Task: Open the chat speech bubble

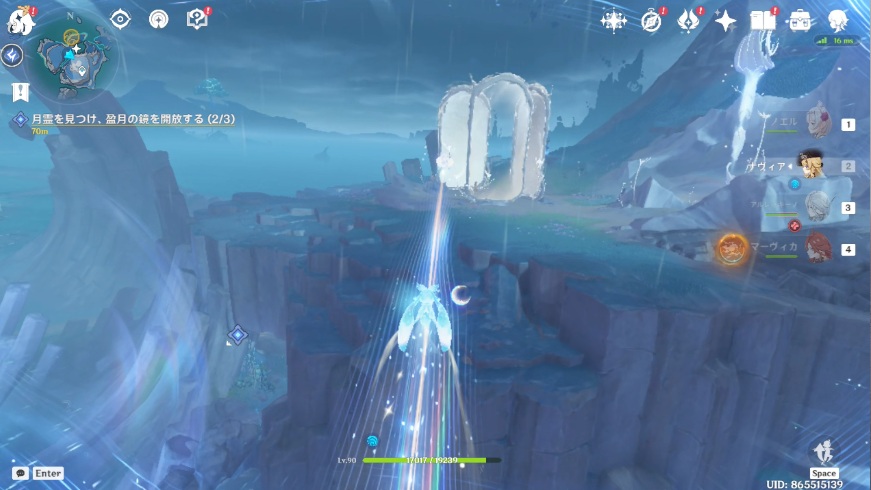Action: [20, 473]
